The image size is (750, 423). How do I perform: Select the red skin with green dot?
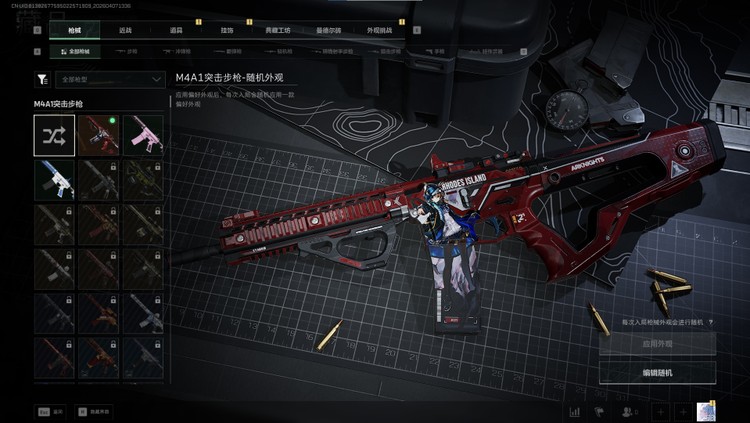pyautogui.click(x=98, y=135)
